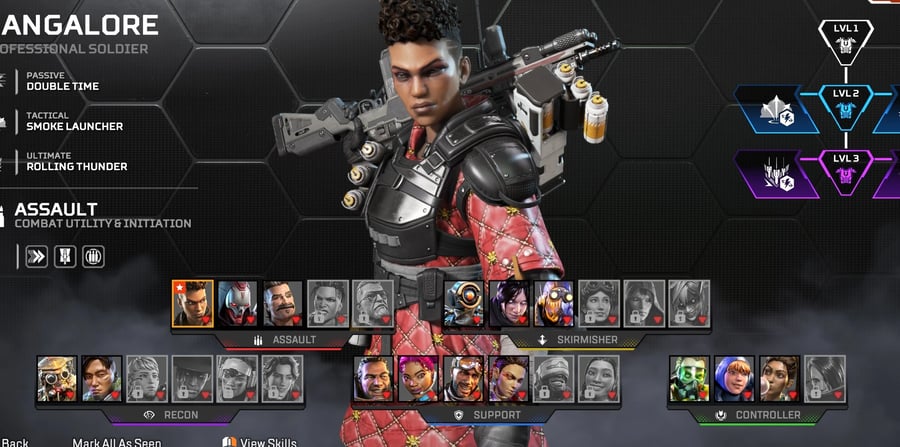Select the blue LVL 2 upgrade hexagon
This screenshot has width=900, height=447.
[846, 107]
